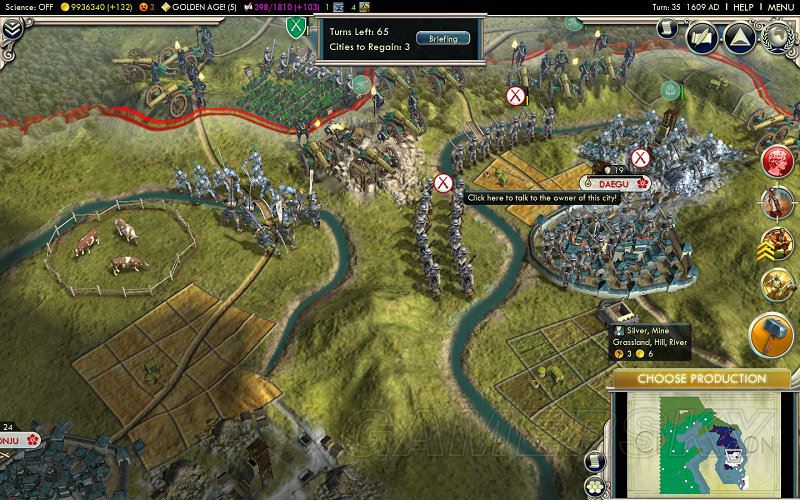Open the small scroll button beside minimap

(x=592, y=459)
